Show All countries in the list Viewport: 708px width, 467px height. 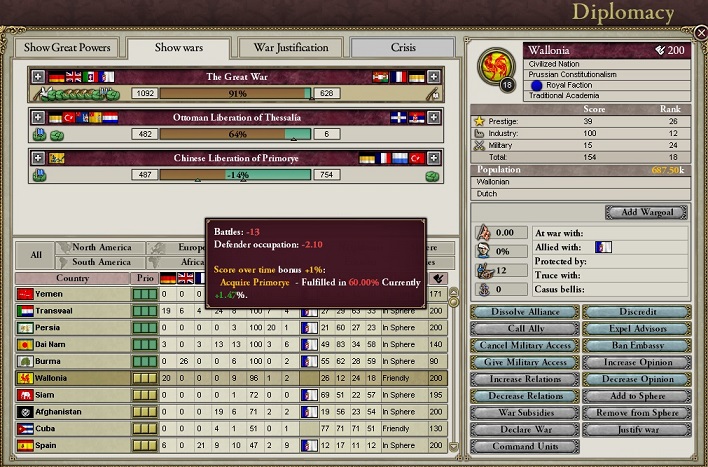35,254
